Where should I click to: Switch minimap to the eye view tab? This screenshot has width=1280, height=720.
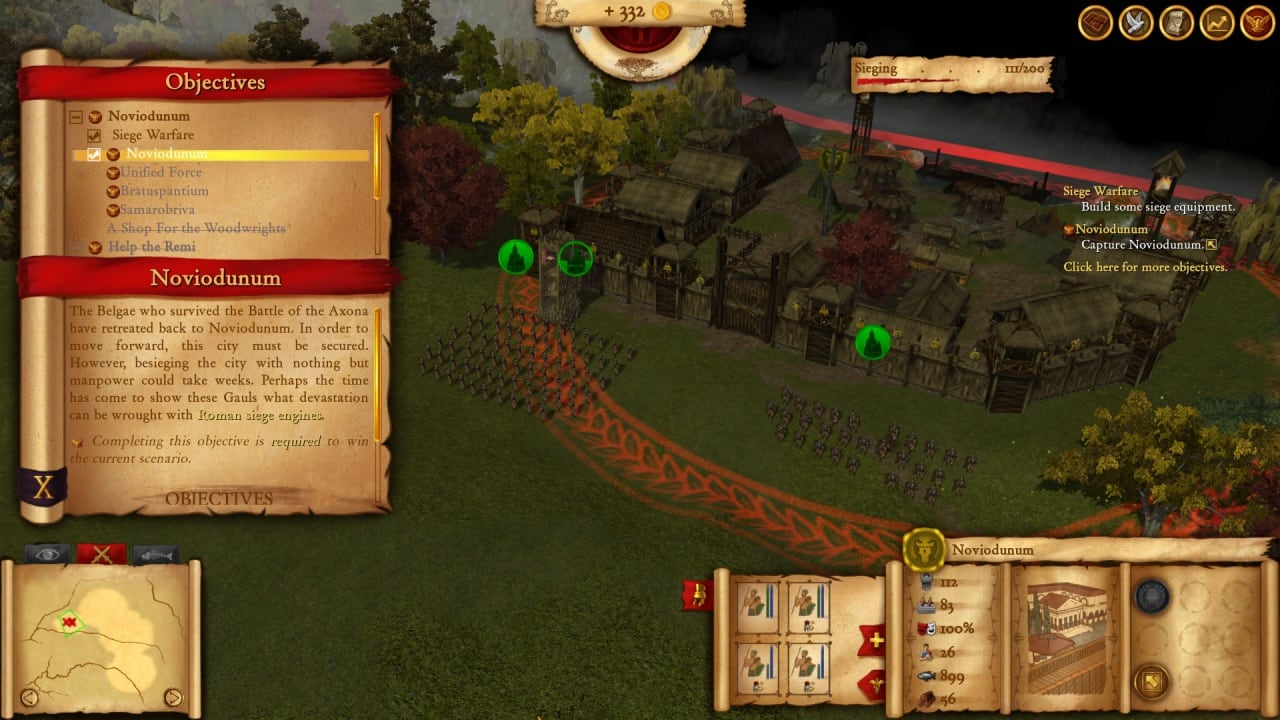click(47, 554)
